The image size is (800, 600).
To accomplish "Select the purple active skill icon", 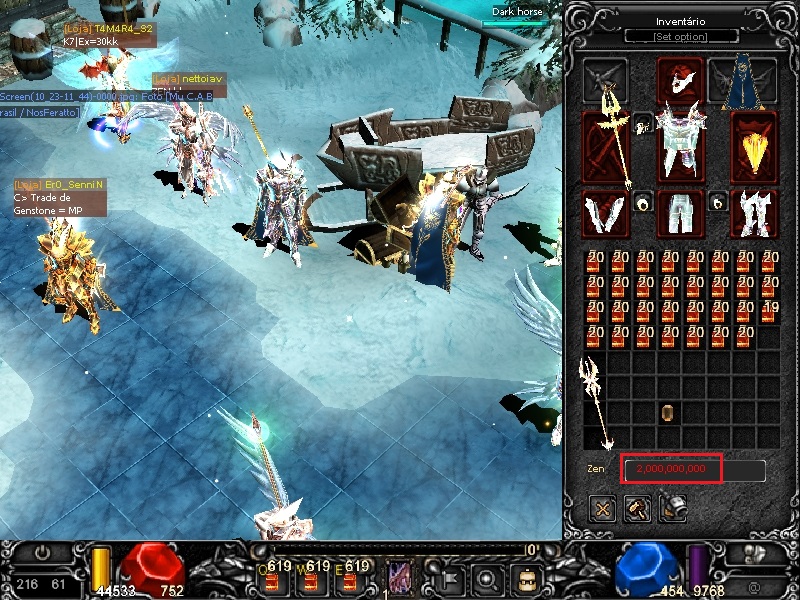I will pyautogui.click(x=399, y=577).
